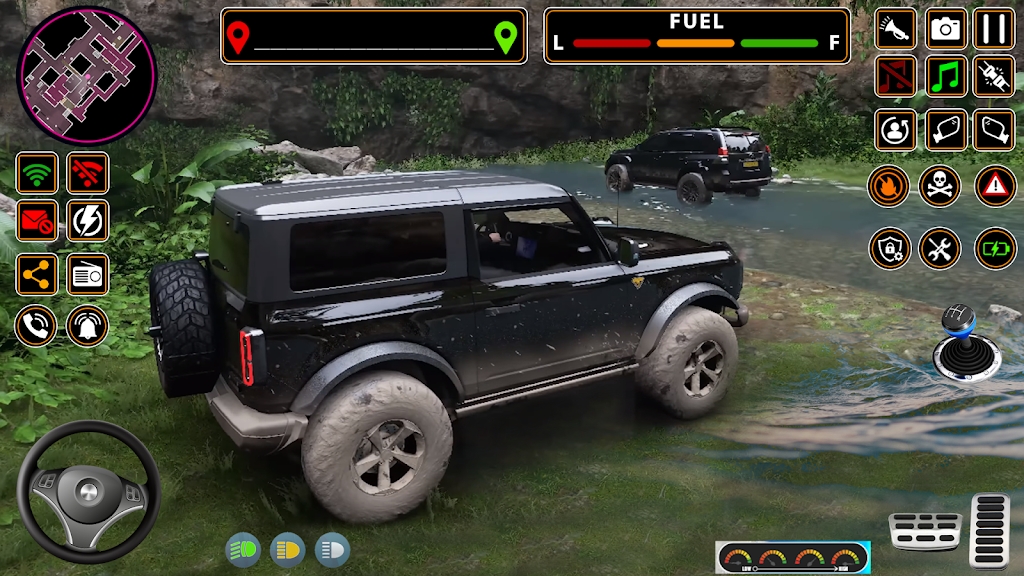Hit the tall accelerator pedal
The width and height of the screenshot is (1024, 576).
(x=990, y=530)
